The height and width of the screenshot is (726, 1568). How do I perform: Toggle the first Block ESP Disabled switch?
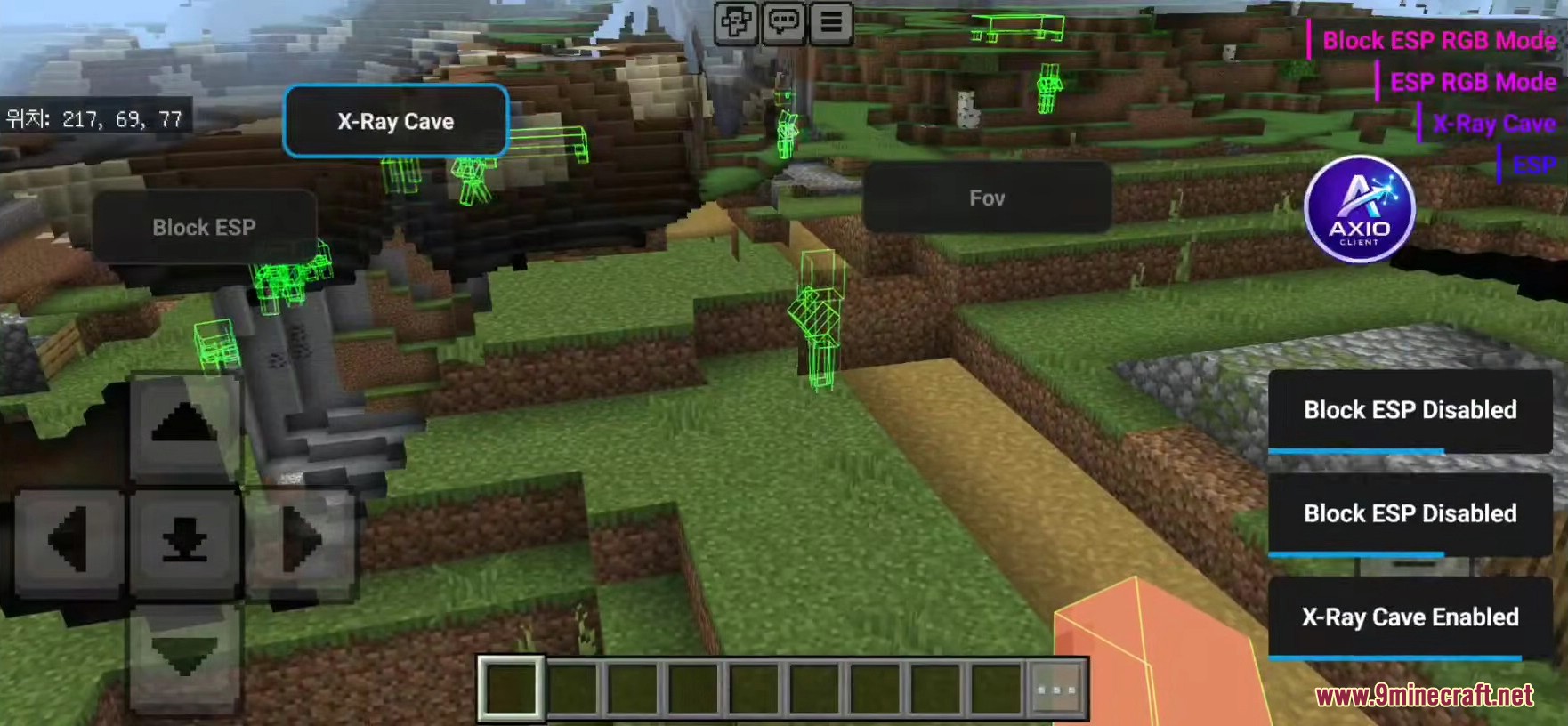click(x=1410, y=412)
